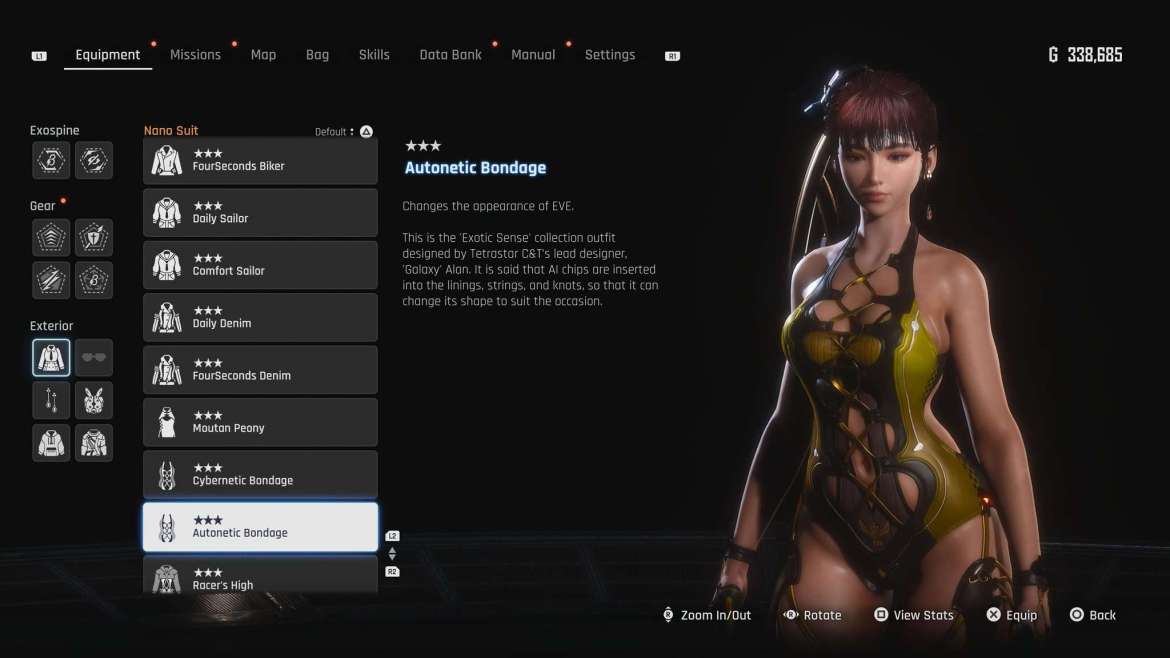The image size is (1170, 658).
Task: Switch to the Manual tab
Action: pyautogui.click(x=533, y=55)
